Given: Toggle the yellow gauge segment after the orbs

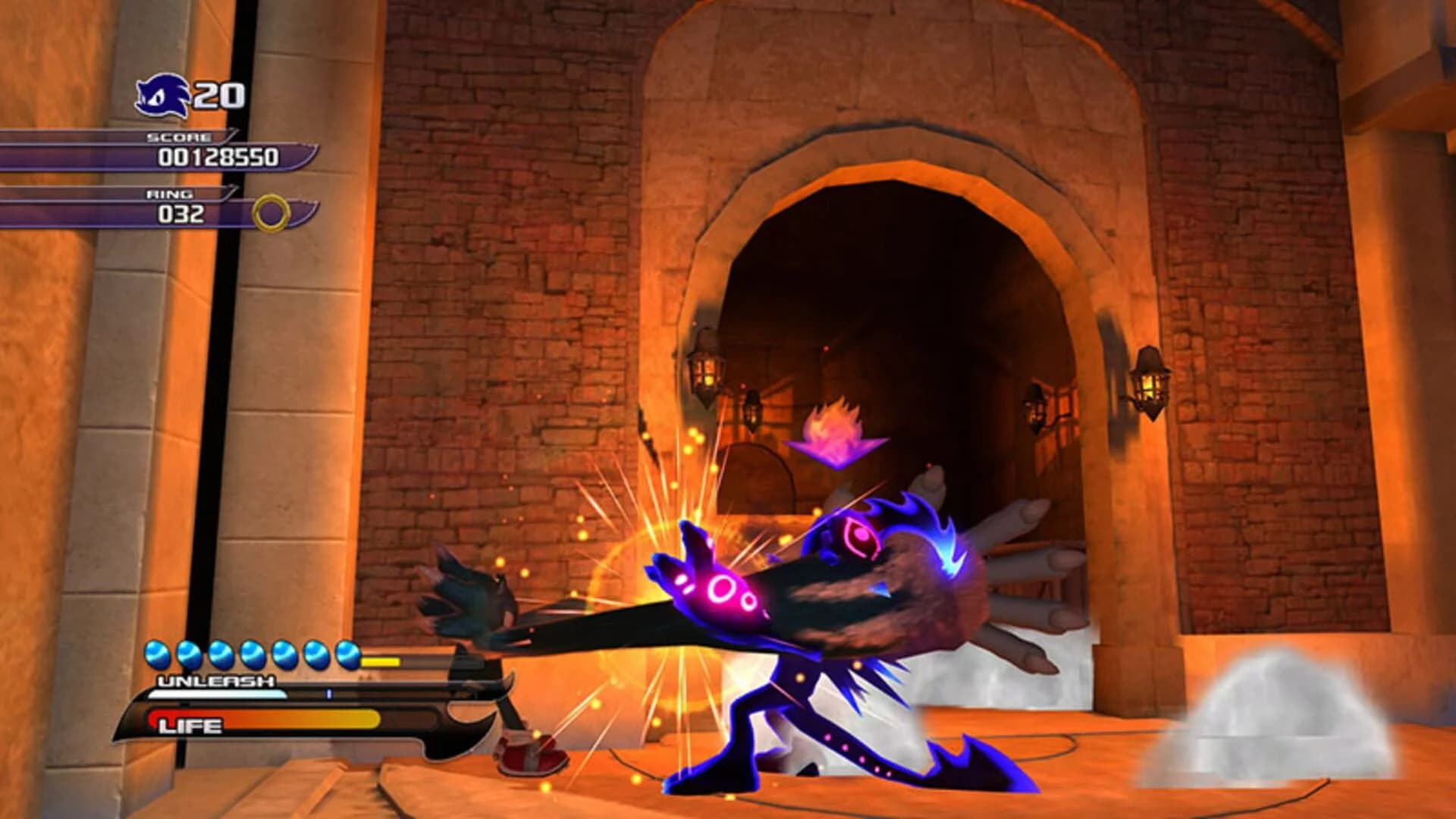Looking at the screenshot, I should coord(378,663).
